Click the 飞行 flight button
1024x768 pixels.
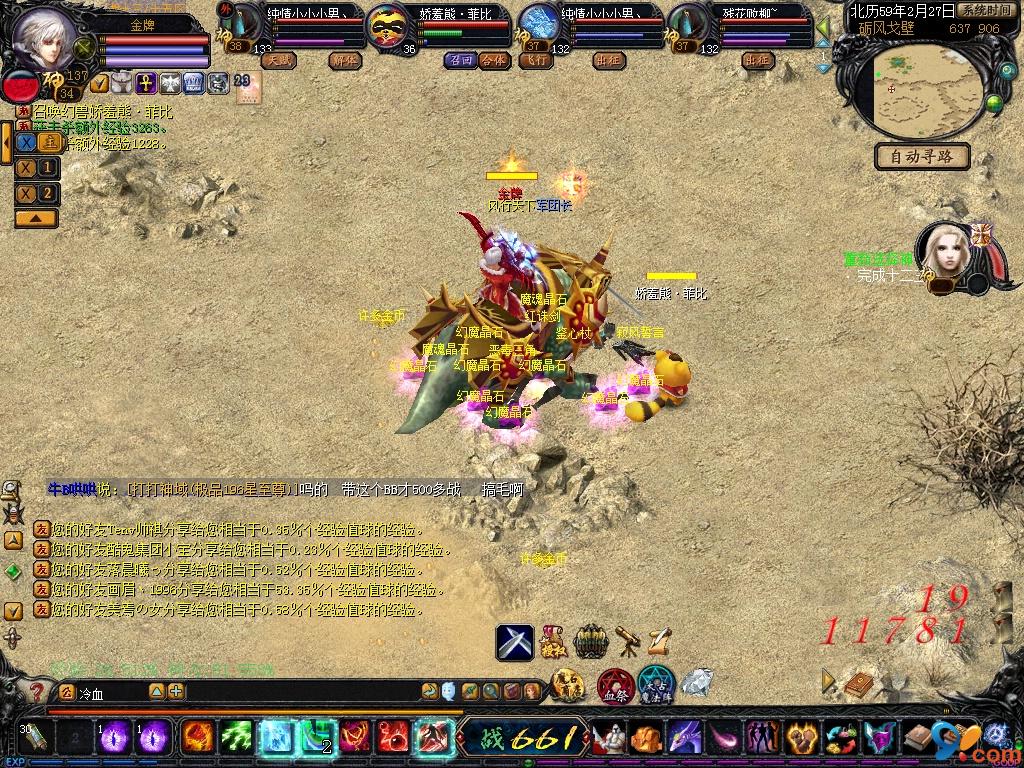(536, 60)
